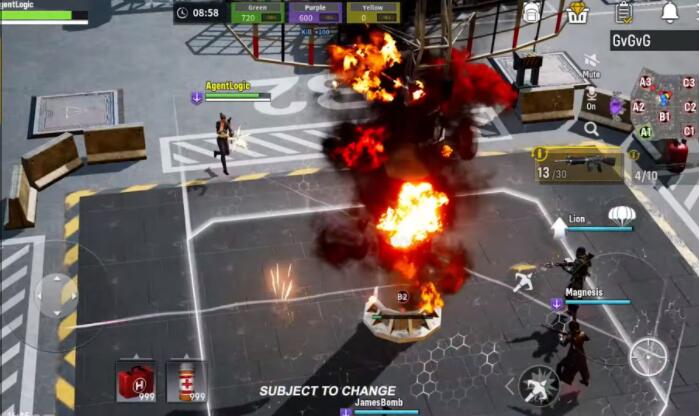Tap the white up-arrow button
This screenshot has height=416, width=699.
click(x=558, y=227)
